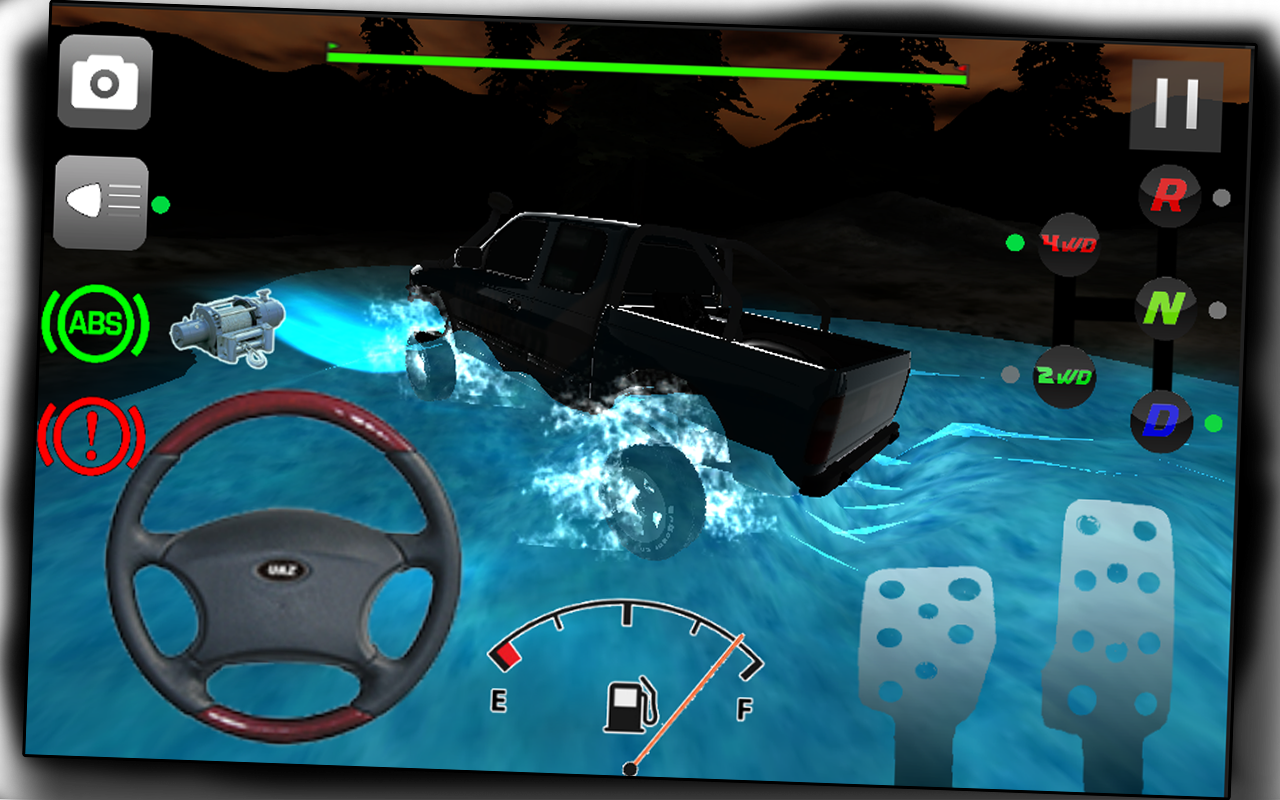Switch to 4WD drive mode
This screenshot has width=1280, height=800.
coord(1067,241)
